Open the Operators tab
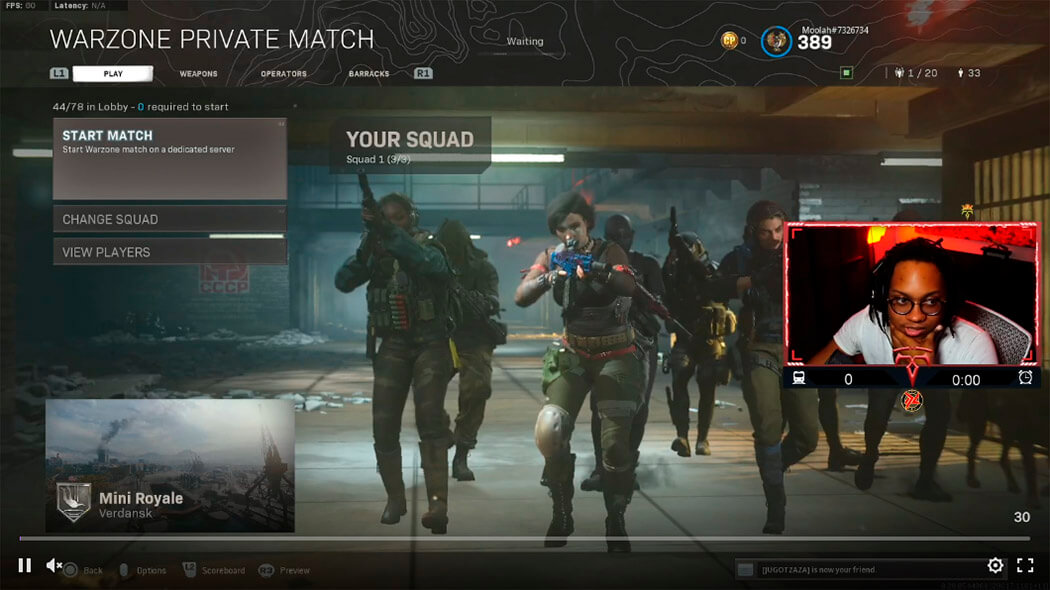The image size is (1050, 590). [283, 74]
